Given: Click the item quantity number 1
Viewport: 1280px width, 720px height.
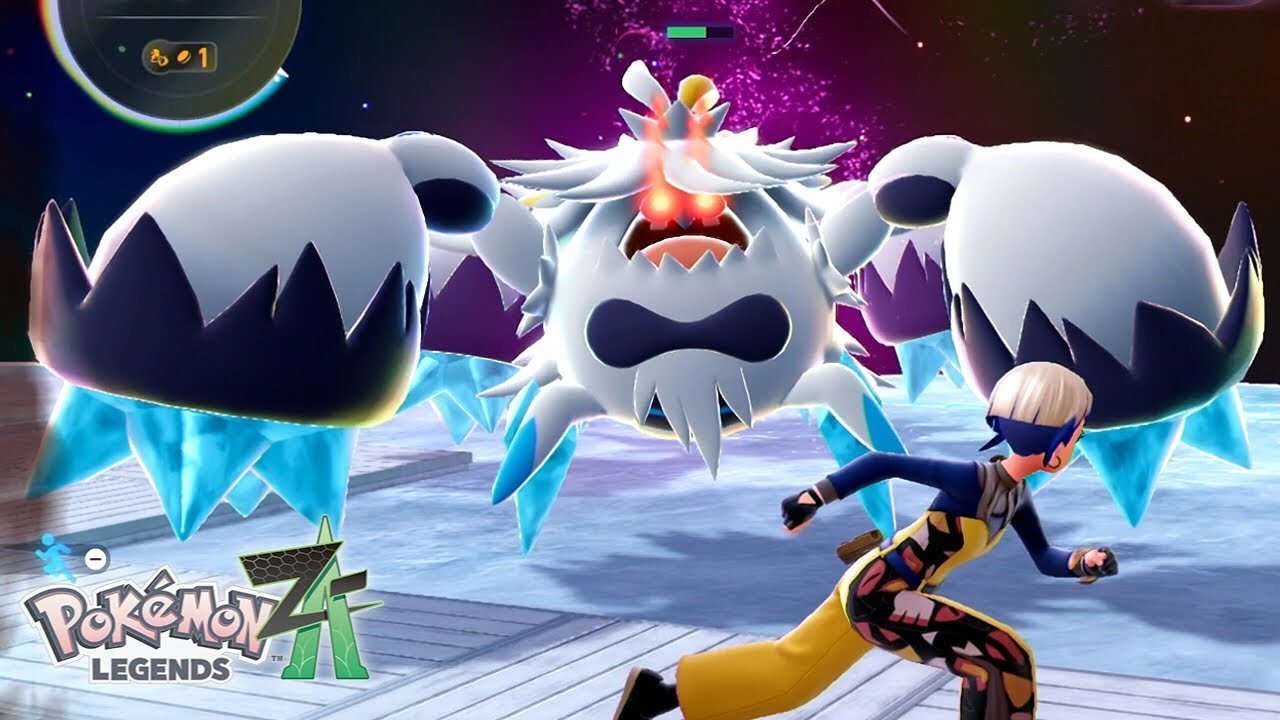Looking at the screenshot, I should click(203, 57).
